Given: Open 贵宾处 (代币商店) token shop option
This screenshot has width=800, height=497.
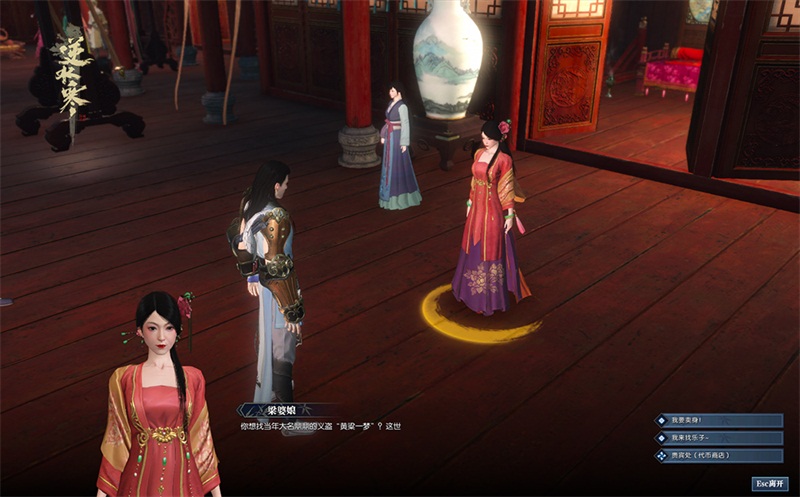Looking at the screenshot, I should (x=718, y=456).
